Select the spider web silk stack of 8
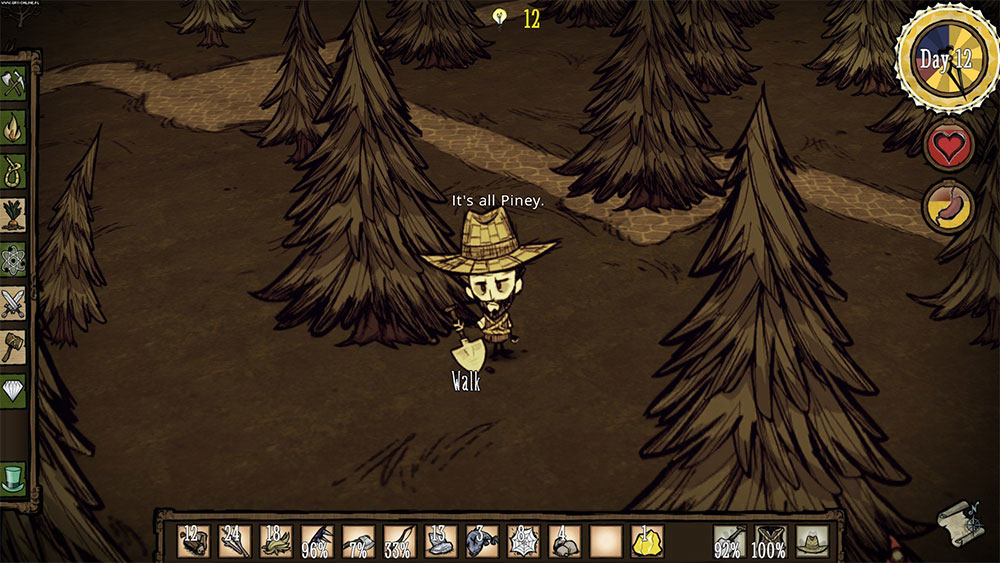 (523, 541)
